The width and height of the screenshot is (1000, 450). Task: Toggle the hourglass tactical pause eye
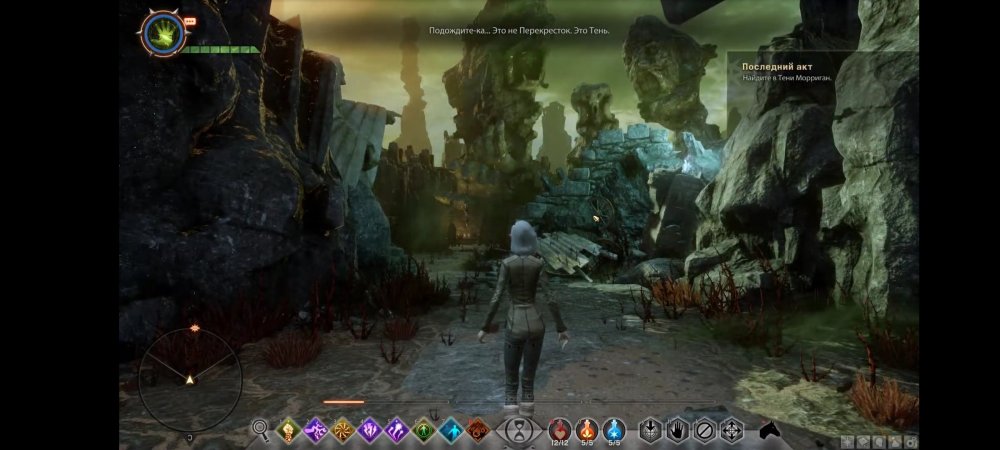518,431
